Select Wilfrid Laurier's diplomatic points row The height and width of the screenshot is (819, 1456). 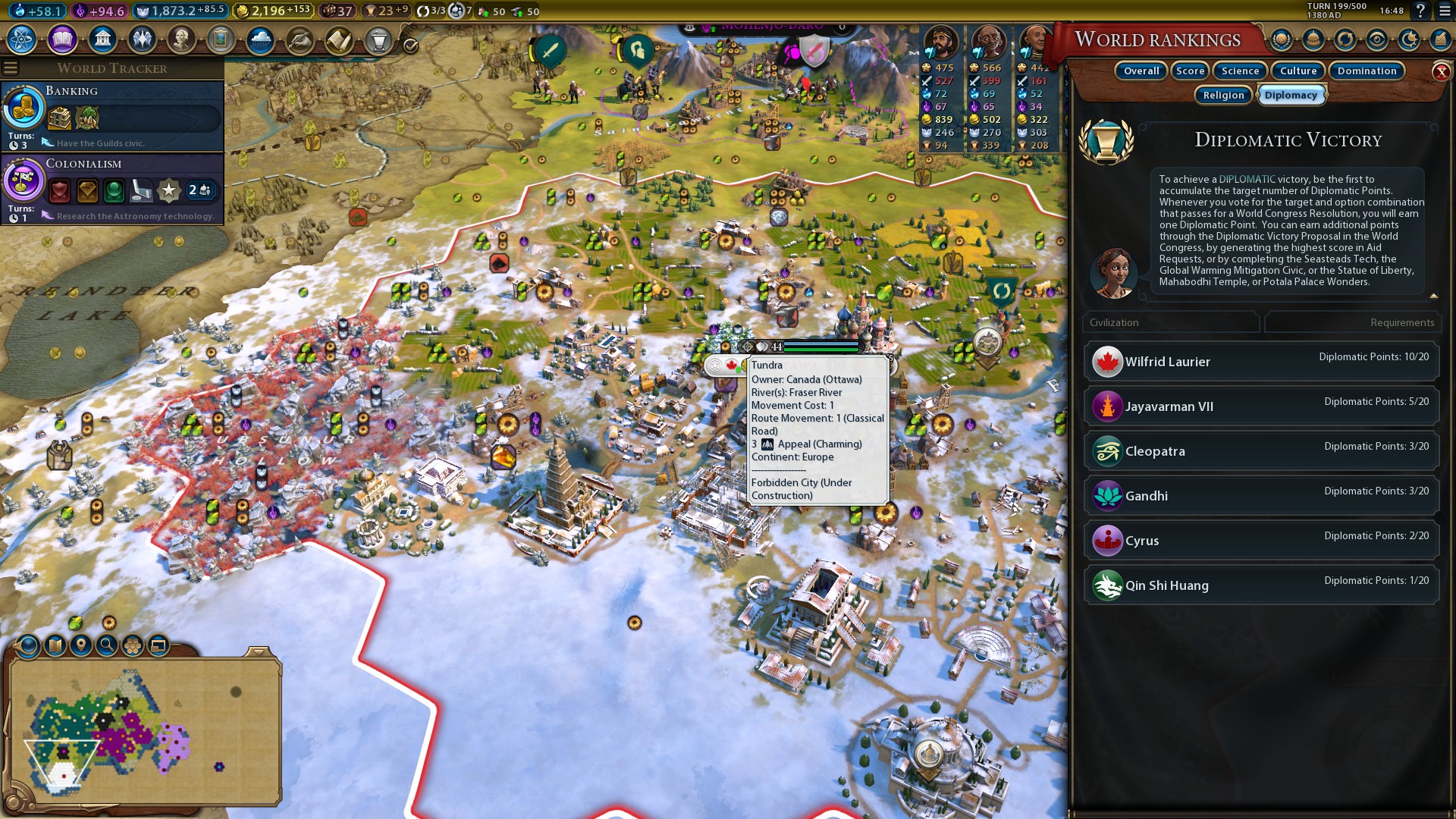pyautogui.click(x=1261, y=362)
